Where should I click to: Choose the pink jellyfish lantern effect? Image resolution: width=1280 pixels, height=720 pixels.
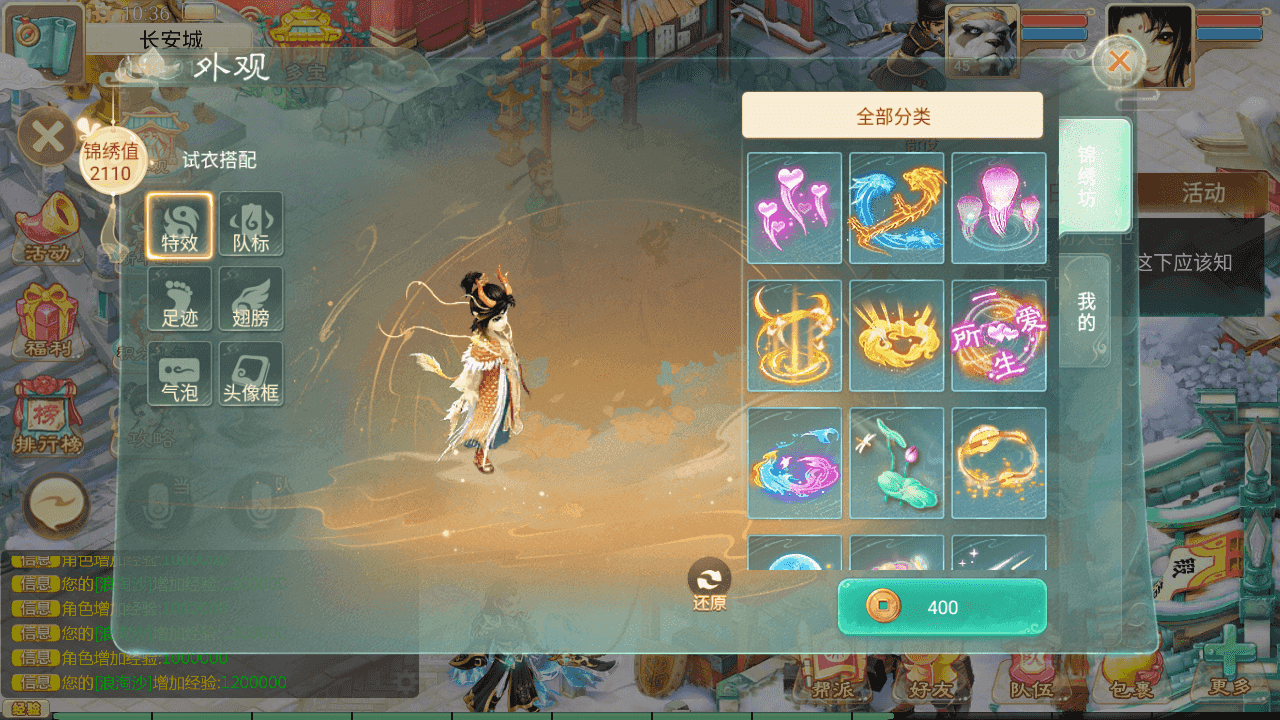point(999,208)
